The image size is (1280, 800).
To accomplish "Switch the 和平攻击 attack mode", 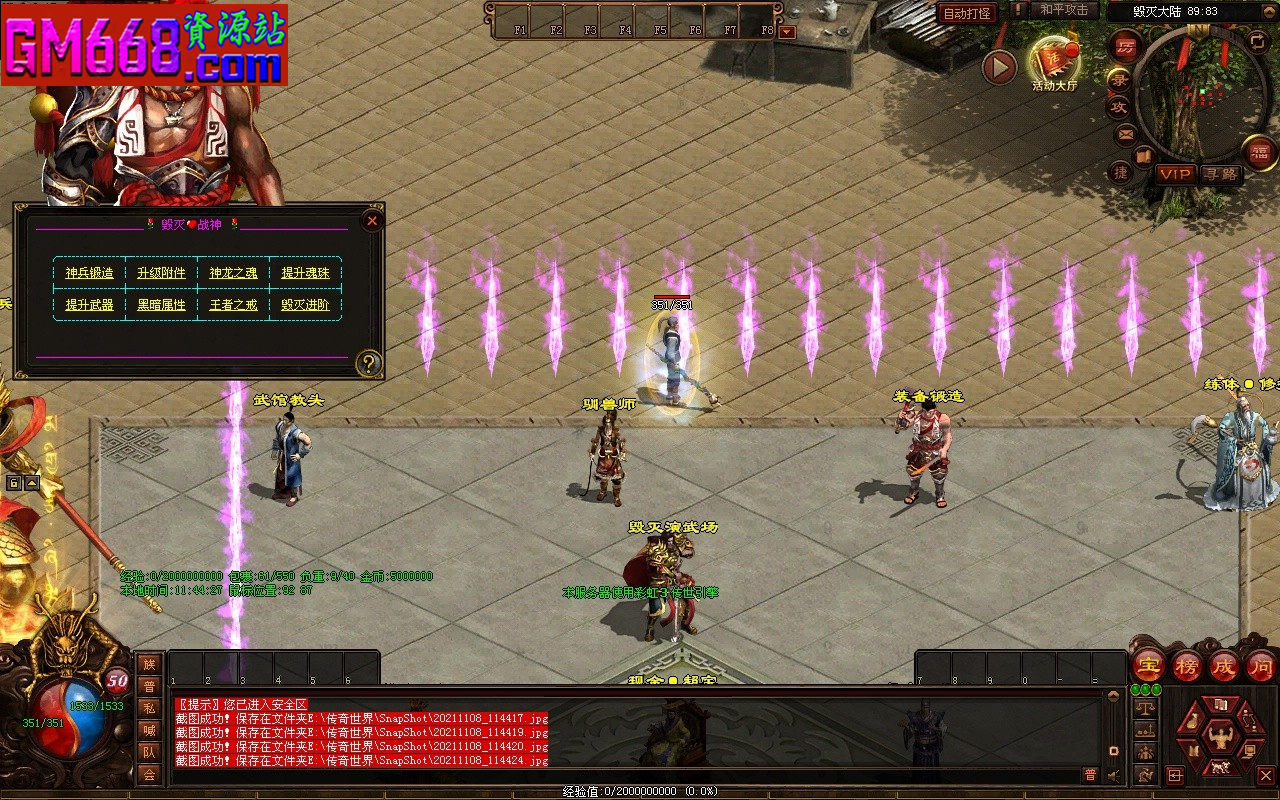I will pos(1064,10).
